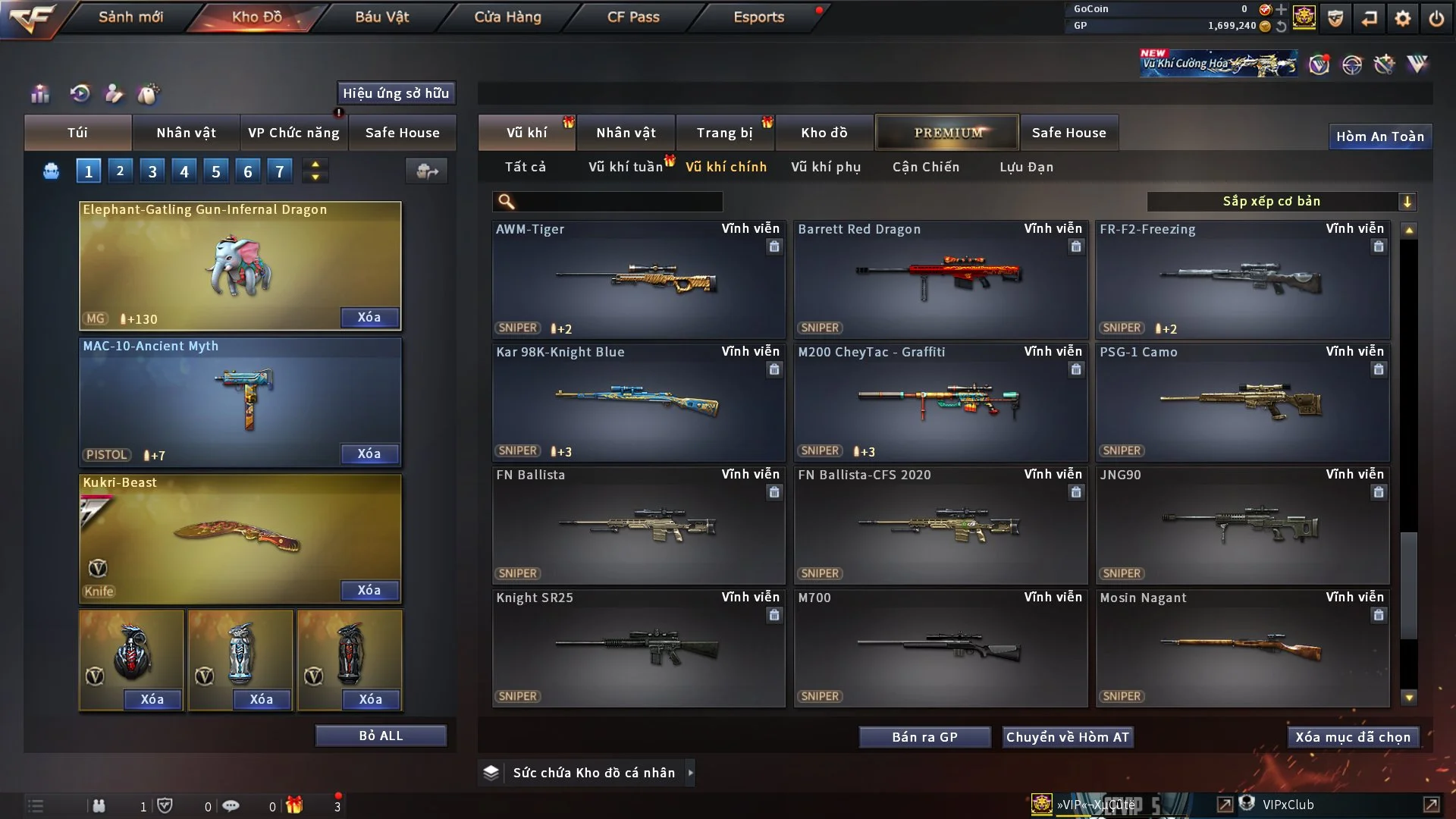
Task: Select the AWM-Tiger sniper rifle
Action: click(x=638, y=279)
